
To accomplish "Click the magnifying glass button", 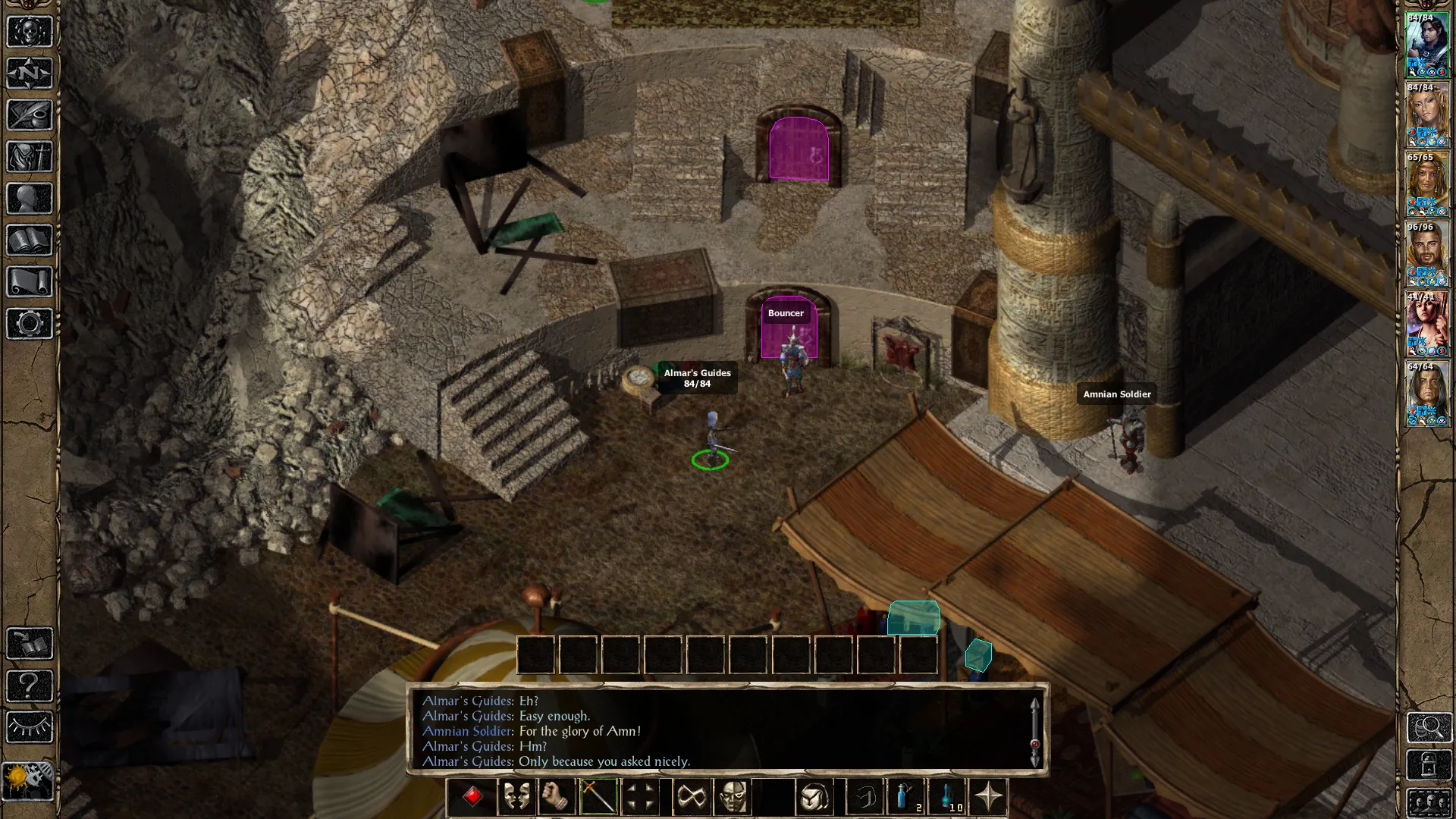I will coord(1429,728).
